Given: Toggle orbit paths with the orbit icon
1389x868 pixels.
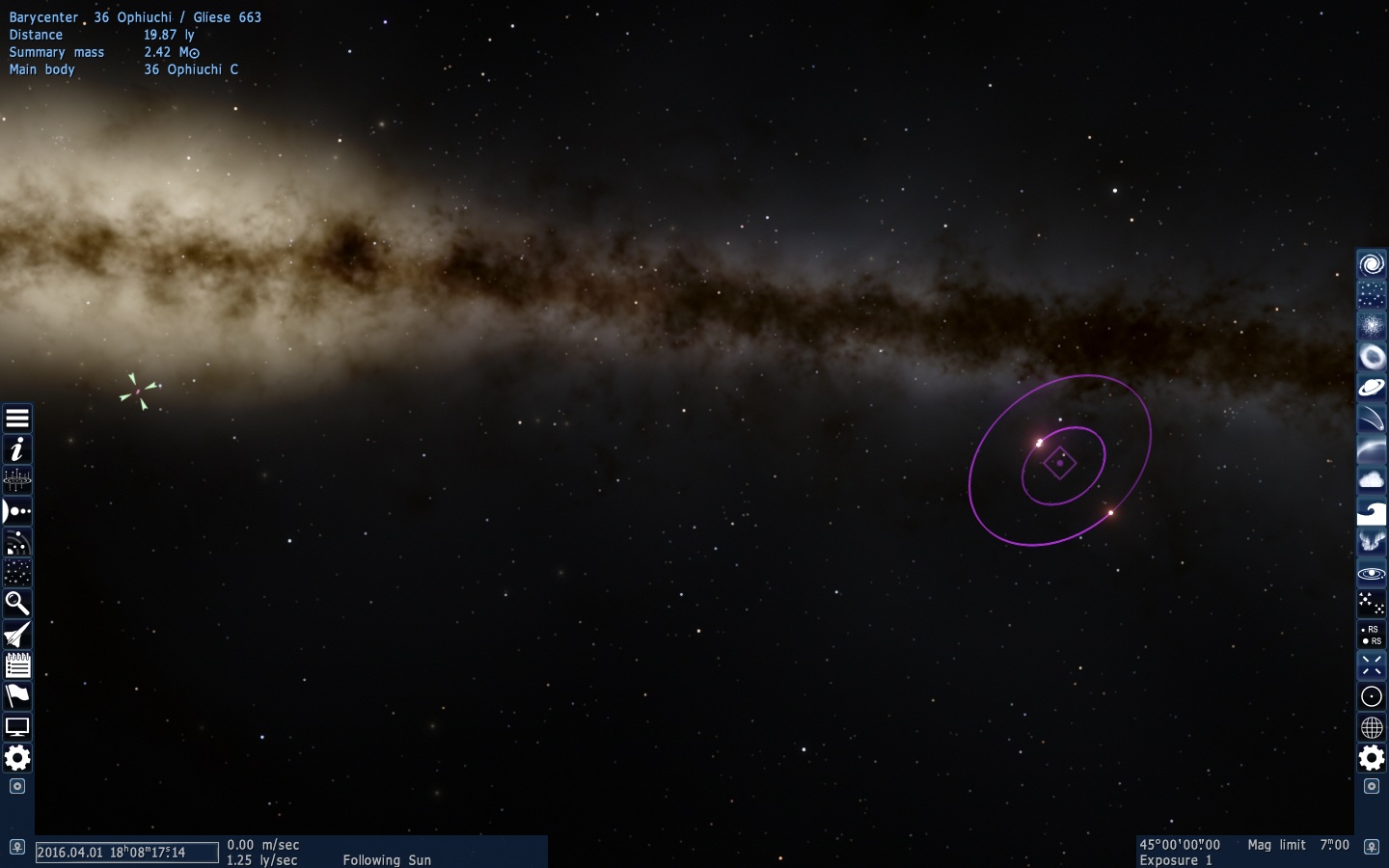Looking at the screenshot, I should 1372,573.
